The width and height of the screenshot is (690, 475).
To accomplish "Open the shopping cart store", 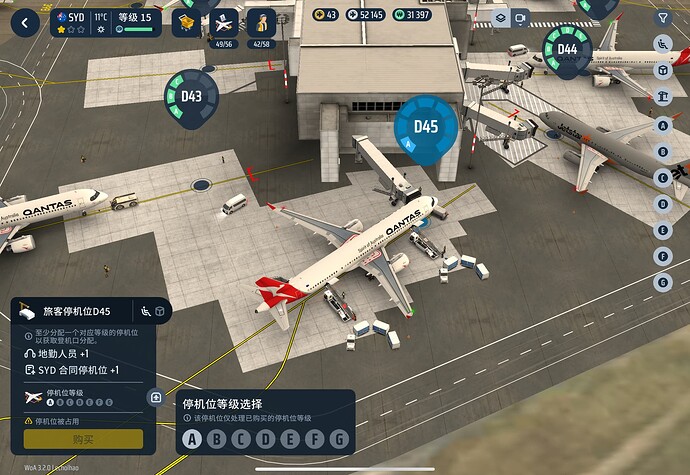I will (x=186, y=22).
